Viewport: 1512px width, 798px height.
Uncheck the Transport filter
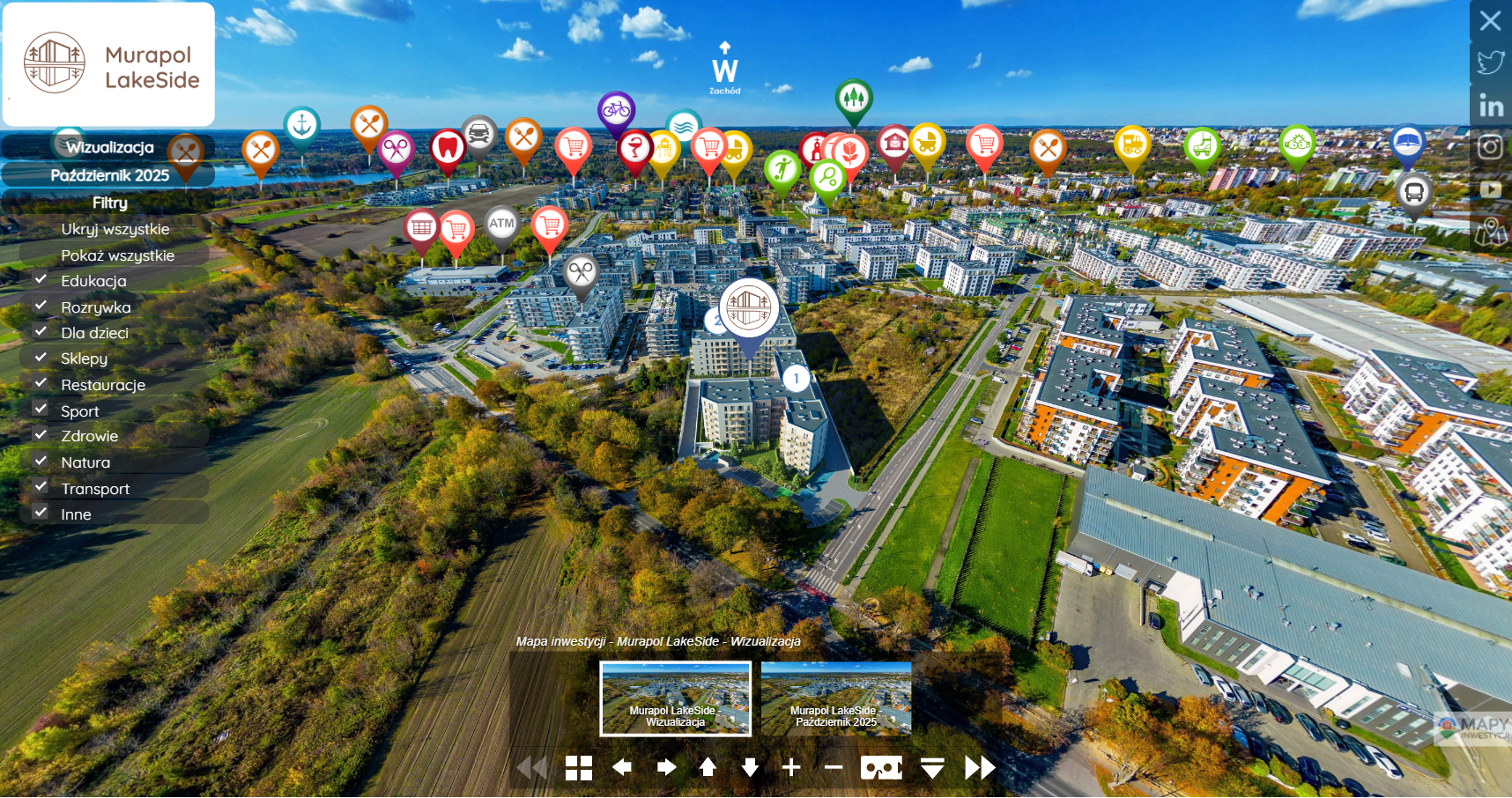pyautogui.click(x=41, y=487)
